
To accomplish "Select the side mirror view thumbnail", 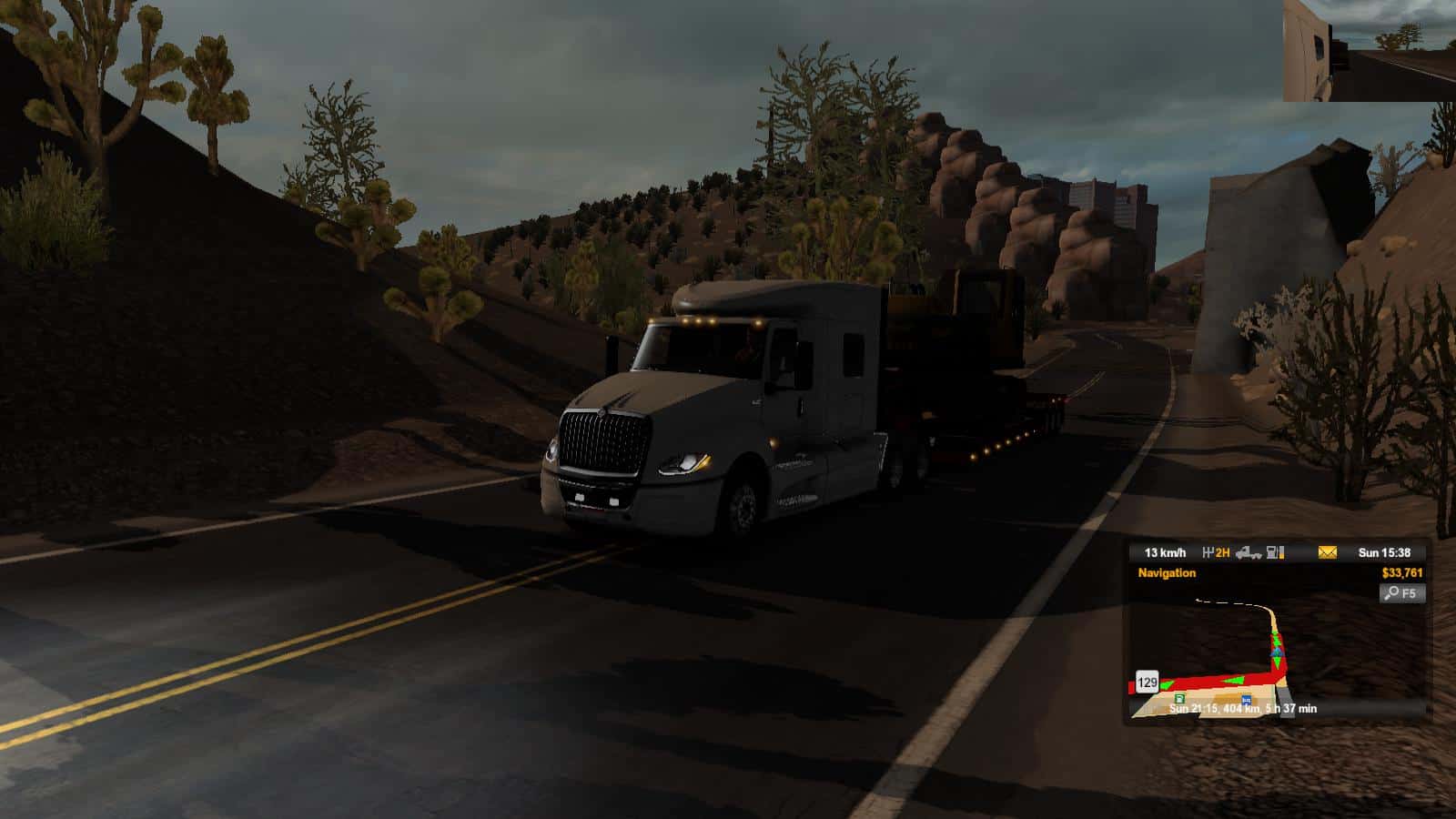I will 1370,50.
